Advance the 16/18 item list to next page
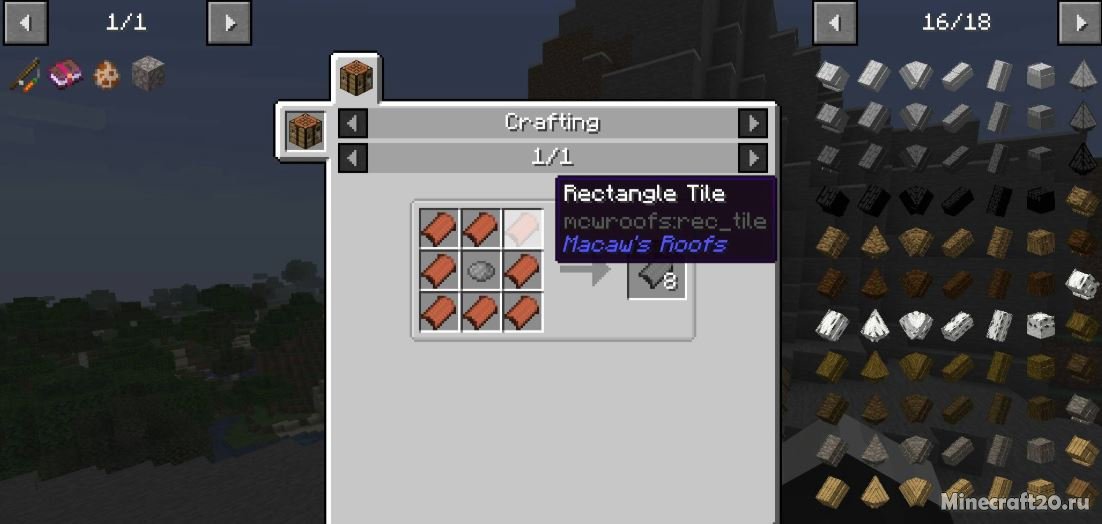This screenshot has width=1102, height=524. point(1079,22)
